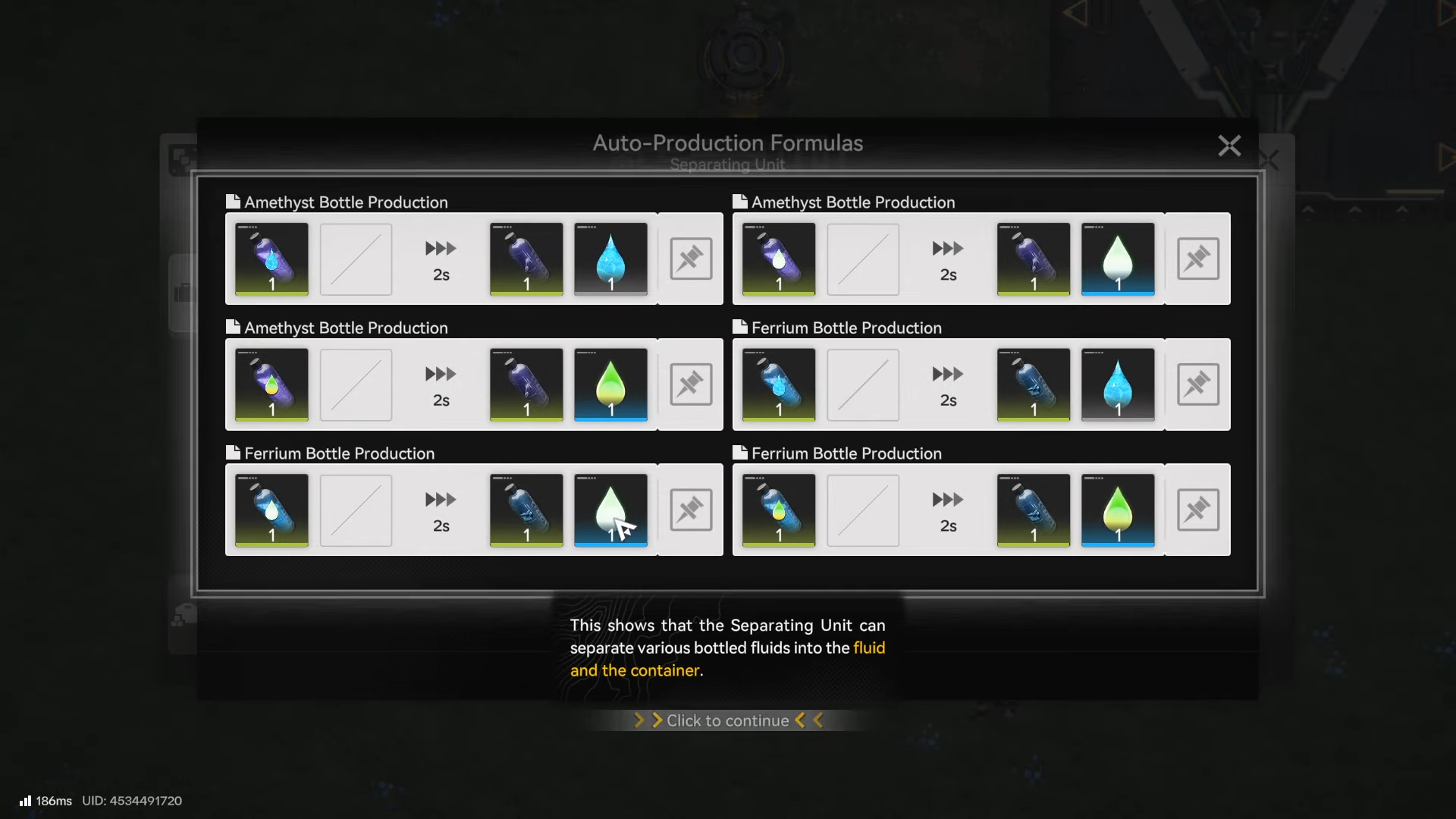Choose the Ferrium bottle filled with blue fluid
1456x819 pixels.
coord(779,384)
